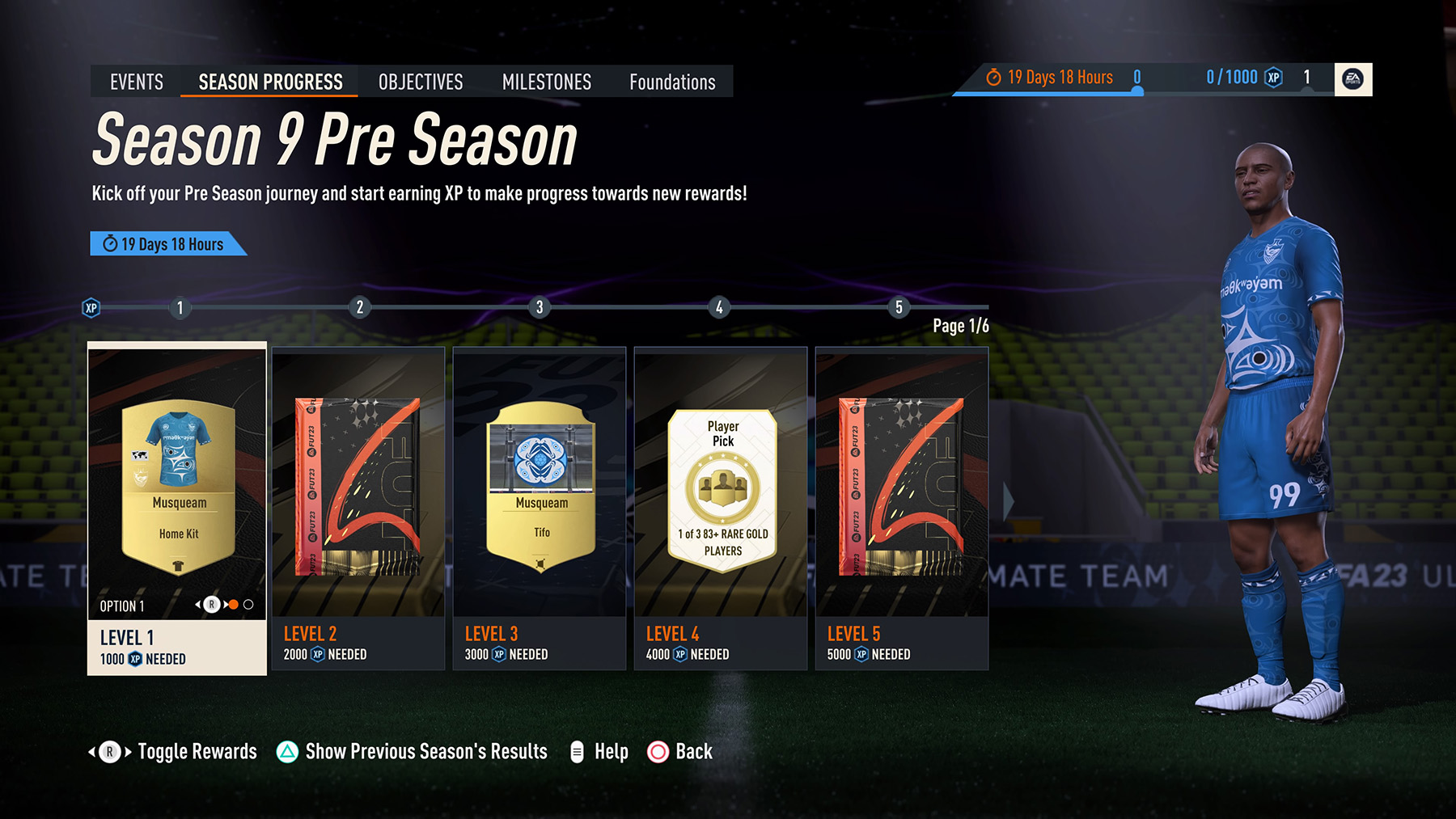Click Show Previous Season's Results
Viewport: 1456px width, 819px height.
coord(425,751)
